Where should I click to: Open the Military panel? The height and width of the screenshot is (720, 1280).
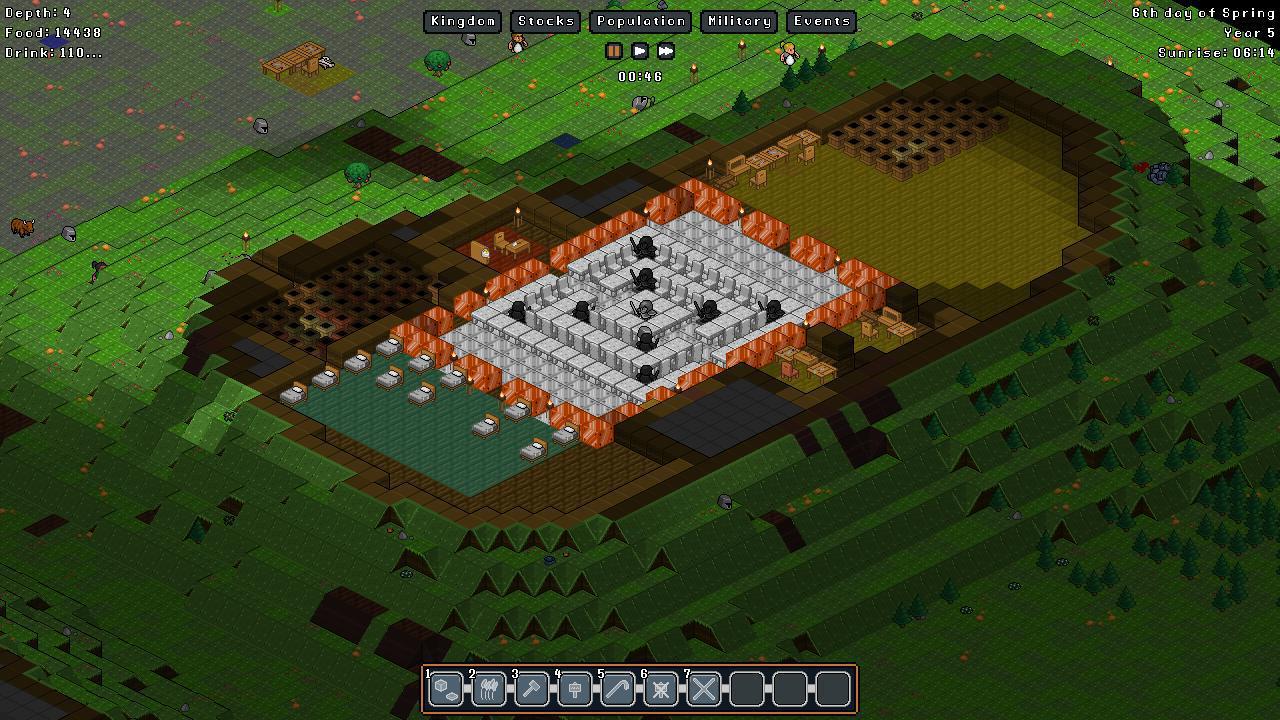pos(738,20)
